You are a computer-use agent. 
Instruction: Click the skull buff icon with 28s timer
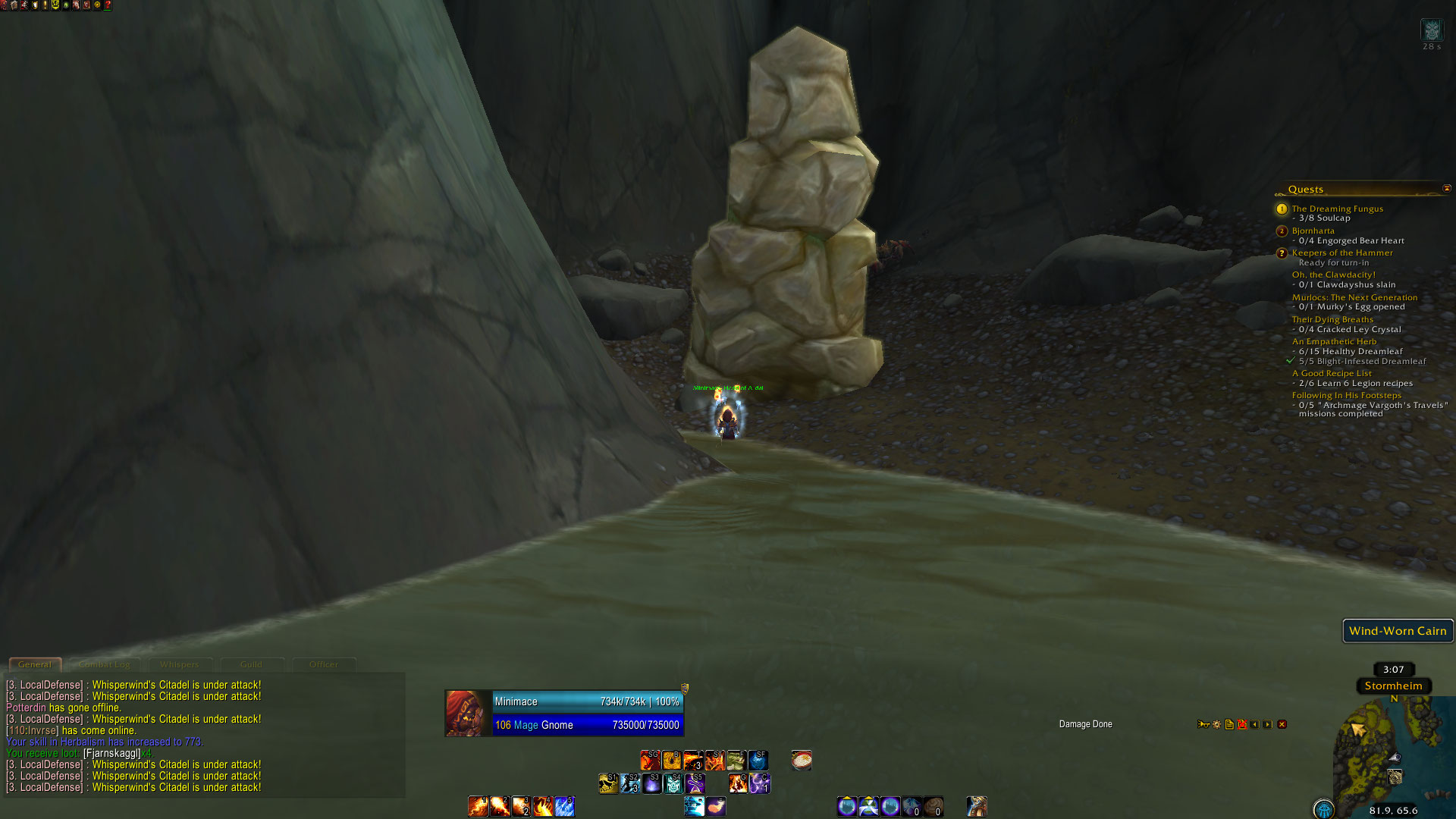click(1431, 30)
